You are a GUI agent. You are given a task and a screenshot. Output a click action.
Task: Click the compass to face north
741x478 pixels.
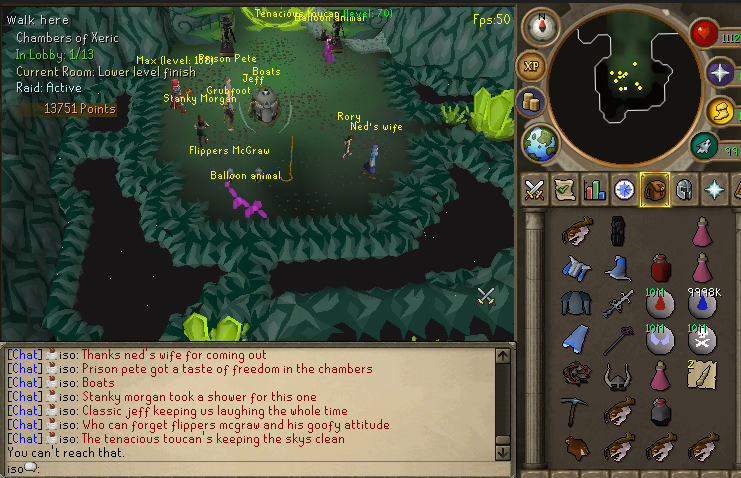tap(539, 22)
